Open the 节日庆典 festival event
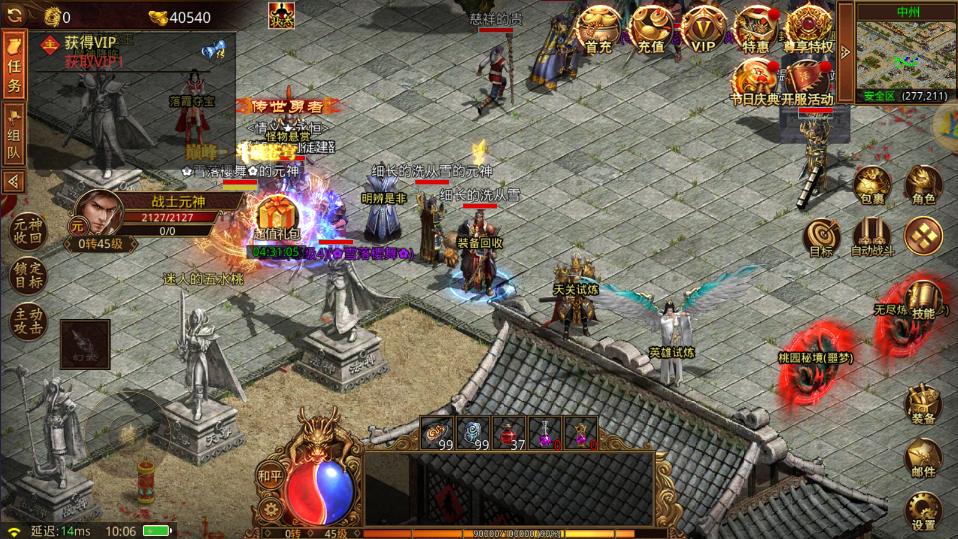The image size is (958, 539). [x=755, y=81]
